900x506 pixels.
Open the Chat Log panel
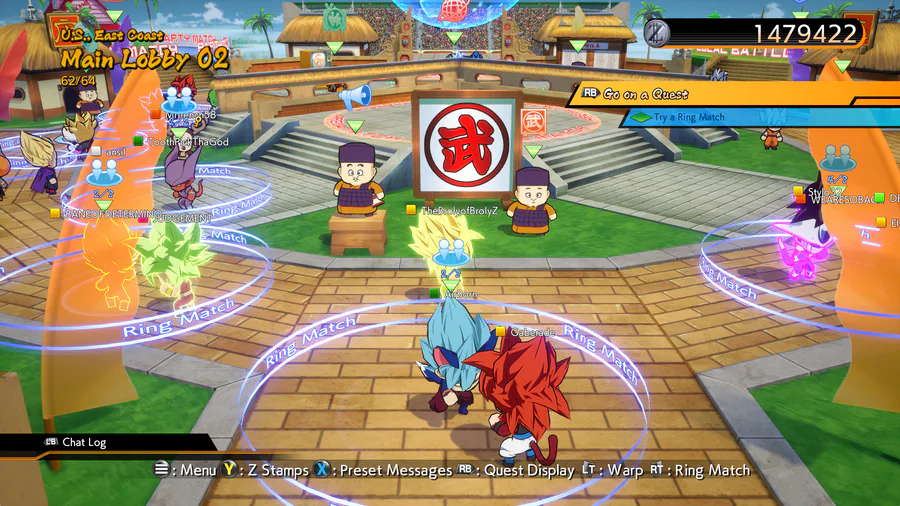click(x=84, y=442)
